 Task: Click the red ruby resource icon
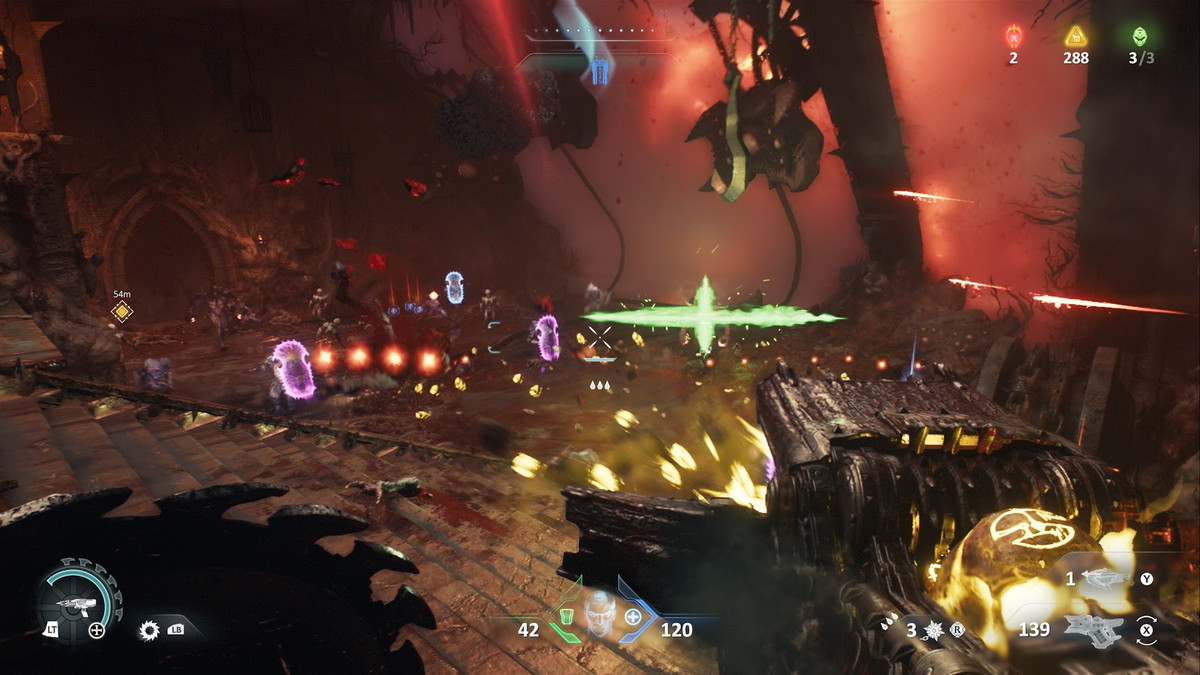coord(1013,36)
